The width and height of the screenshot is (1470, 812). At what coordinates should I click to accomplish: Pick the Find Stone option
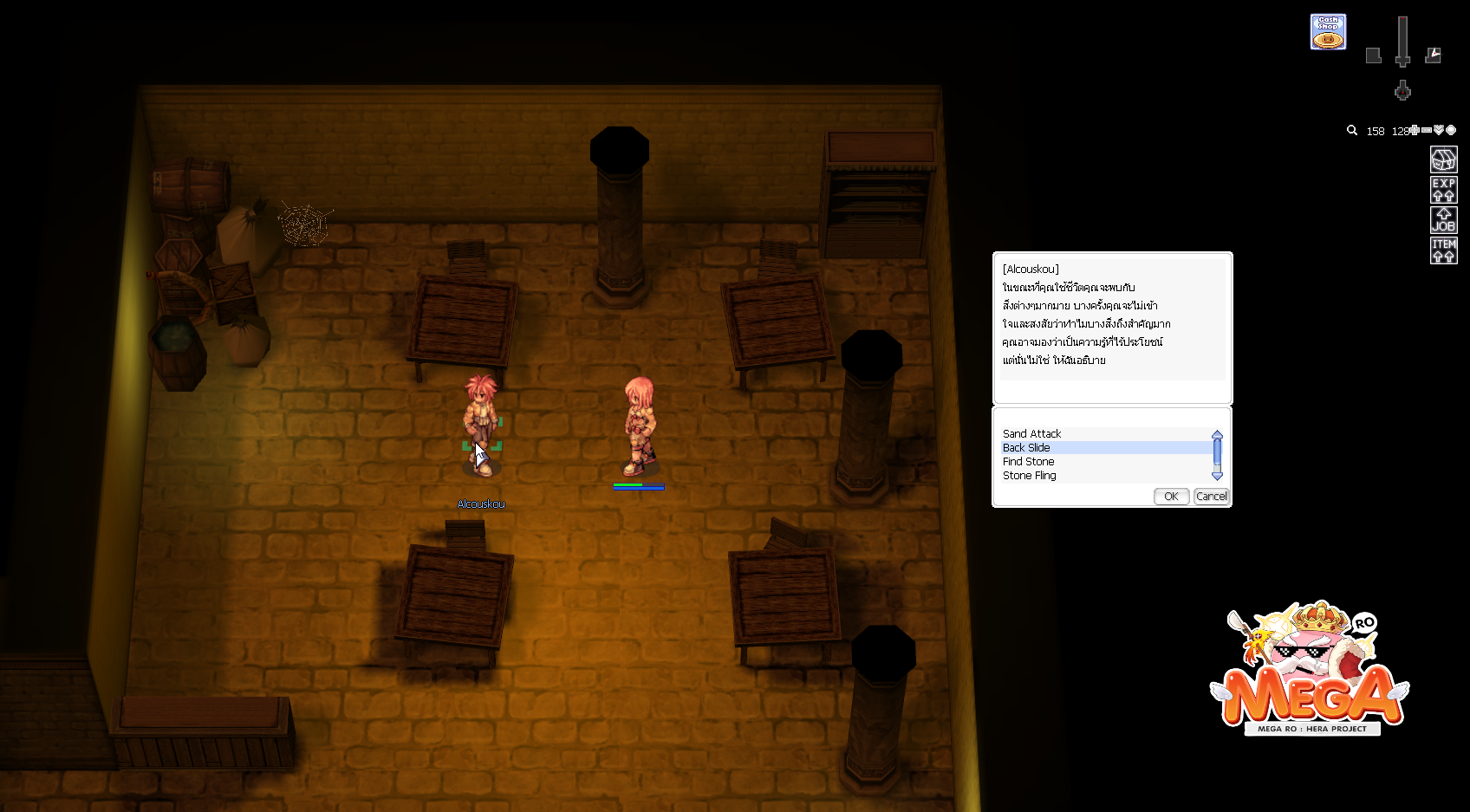1028,461
